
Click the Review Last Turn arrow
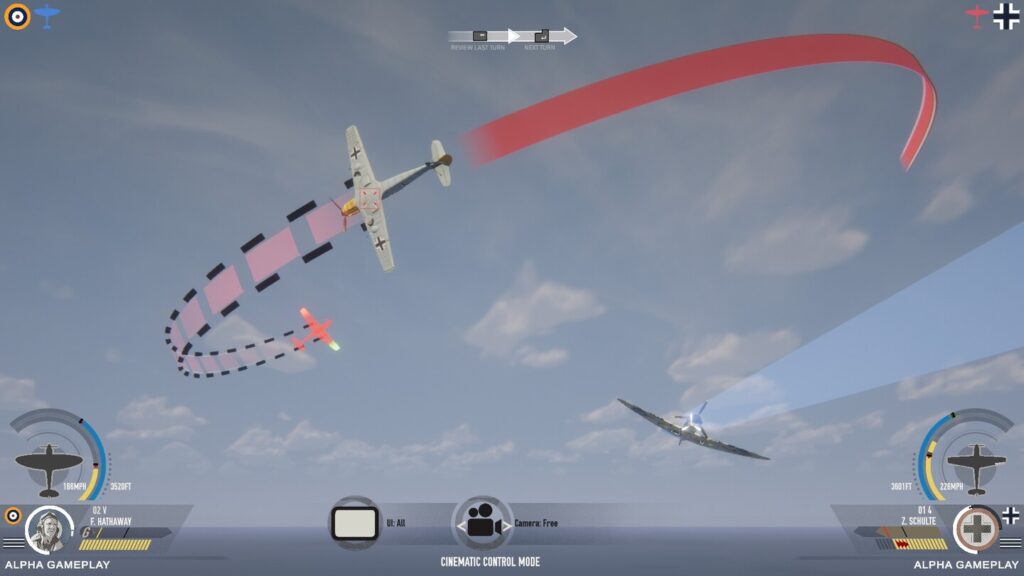(481, 36)
